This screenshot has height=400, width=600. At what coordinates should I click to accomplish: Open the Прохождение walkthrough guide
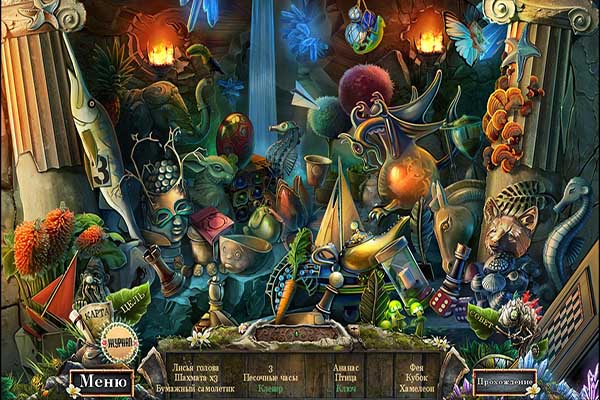pos(503,381)
